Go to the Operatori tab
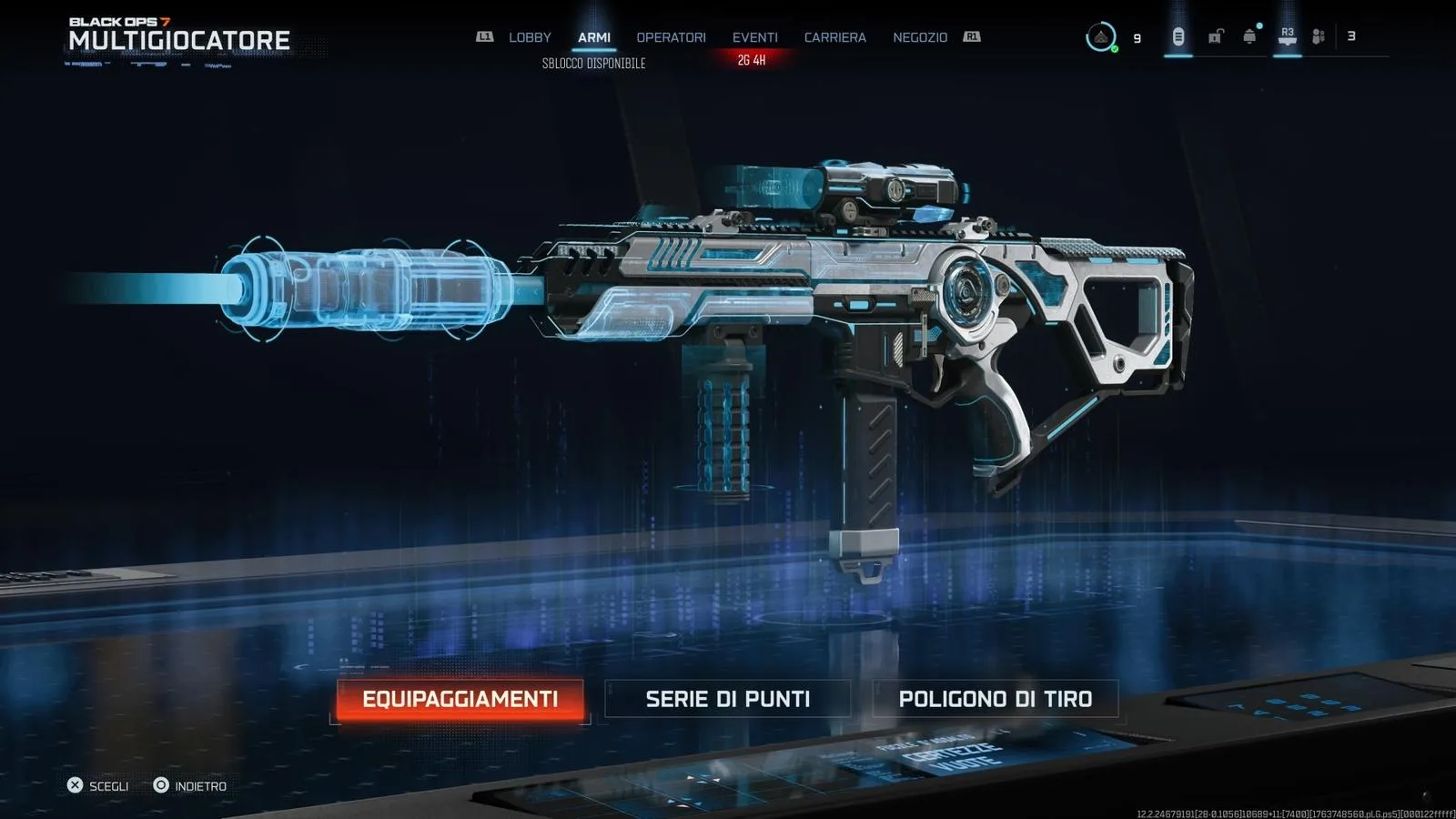This screenshot has height=819, width=1456. point(671,37)
